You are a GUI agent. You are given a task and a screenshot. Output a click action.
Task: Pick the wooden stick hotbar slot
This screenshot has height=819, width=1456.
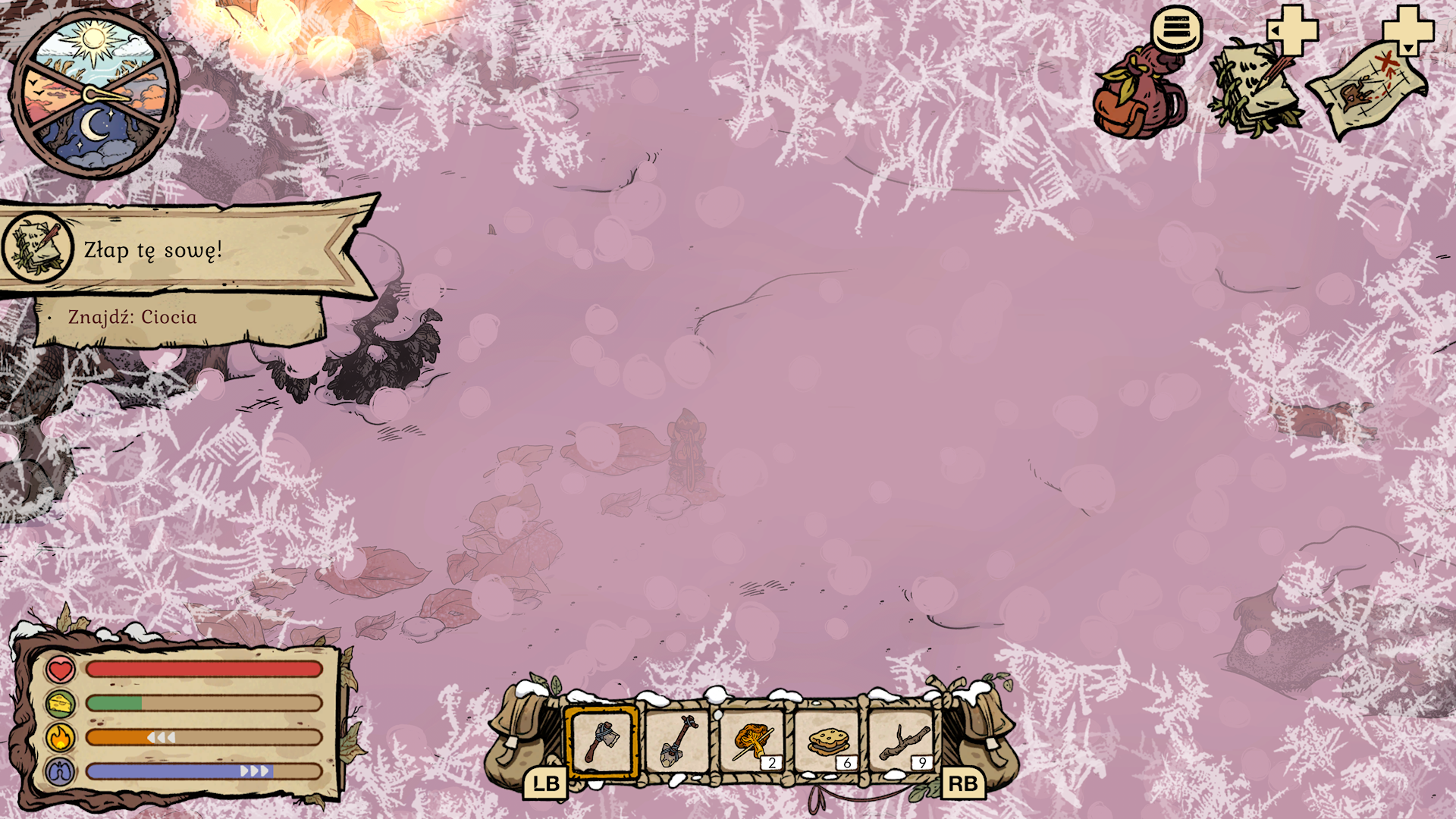pos(902,741)
